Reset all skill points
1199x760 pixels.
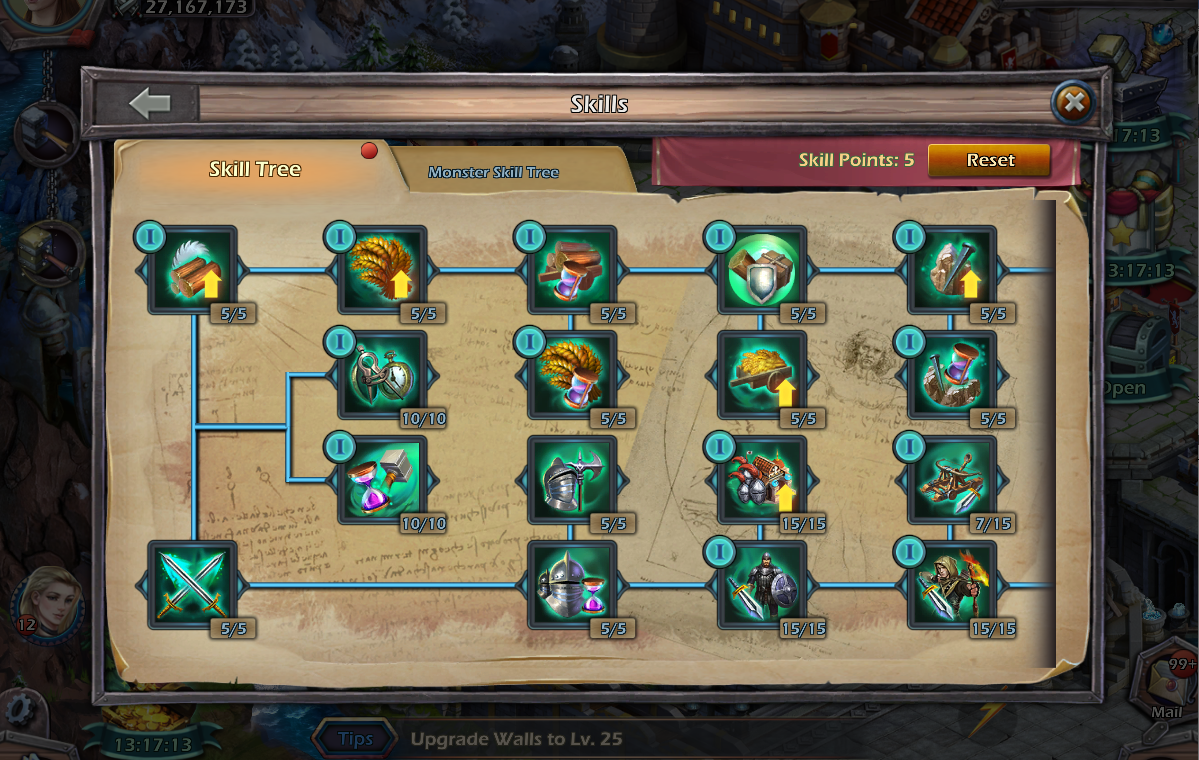pos(989,160)
